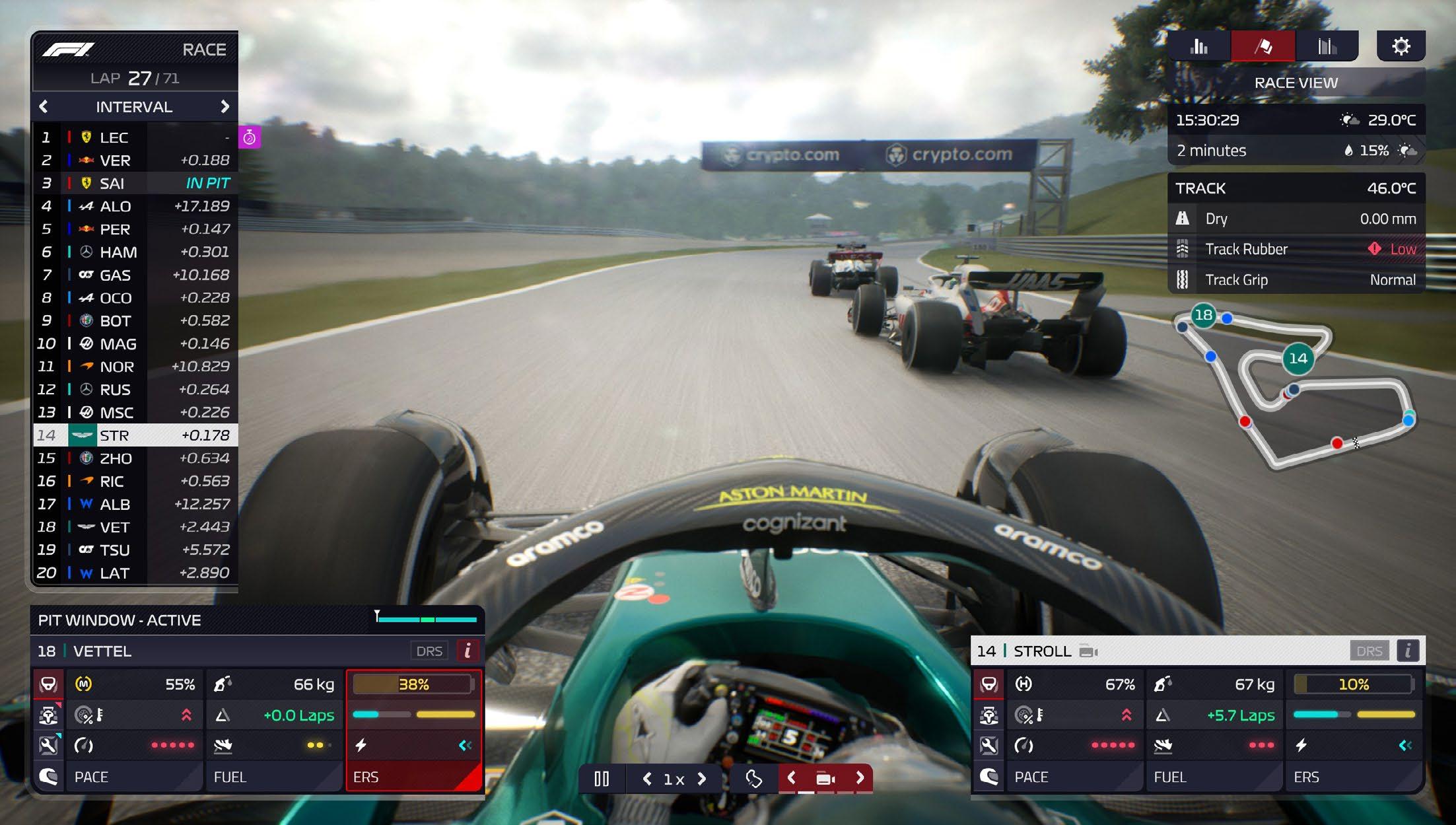Viewport: 1456px width, 825px height.
Task: Switch to the next camera view
Action: click(860, 778)
